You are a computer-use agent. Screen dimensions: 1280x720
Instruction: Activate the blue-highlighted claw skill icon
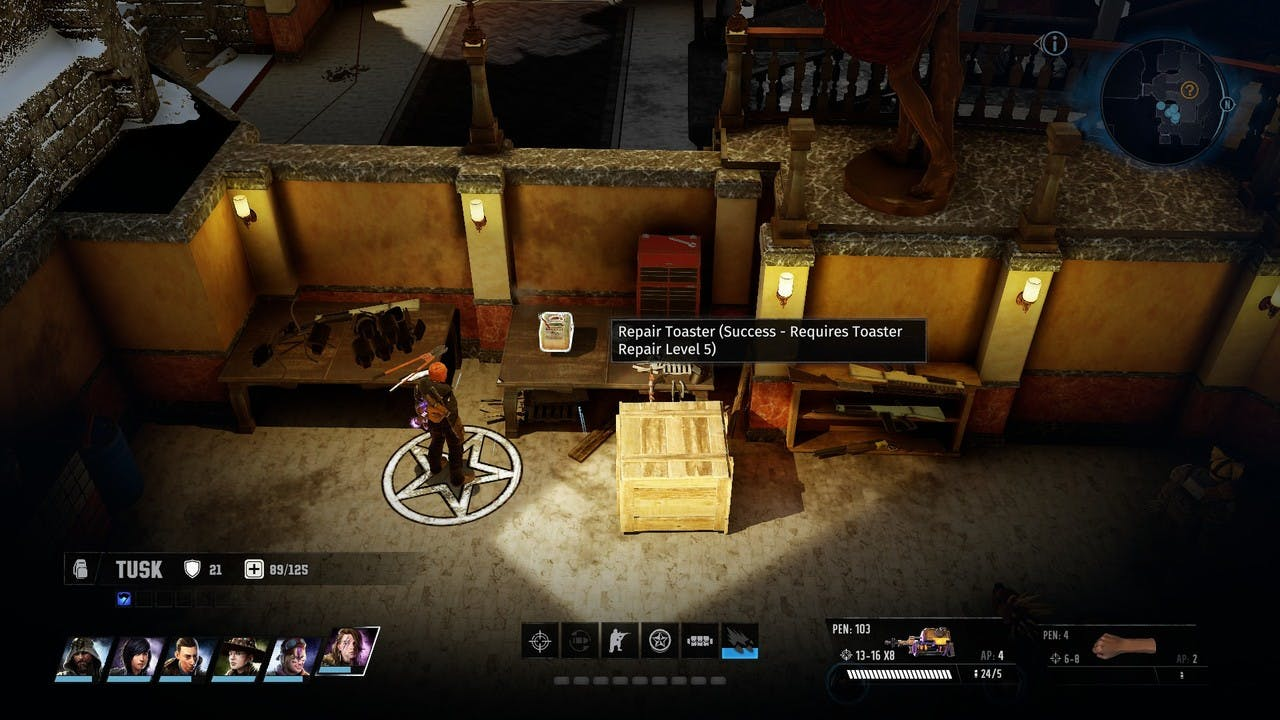coord(740,640)
